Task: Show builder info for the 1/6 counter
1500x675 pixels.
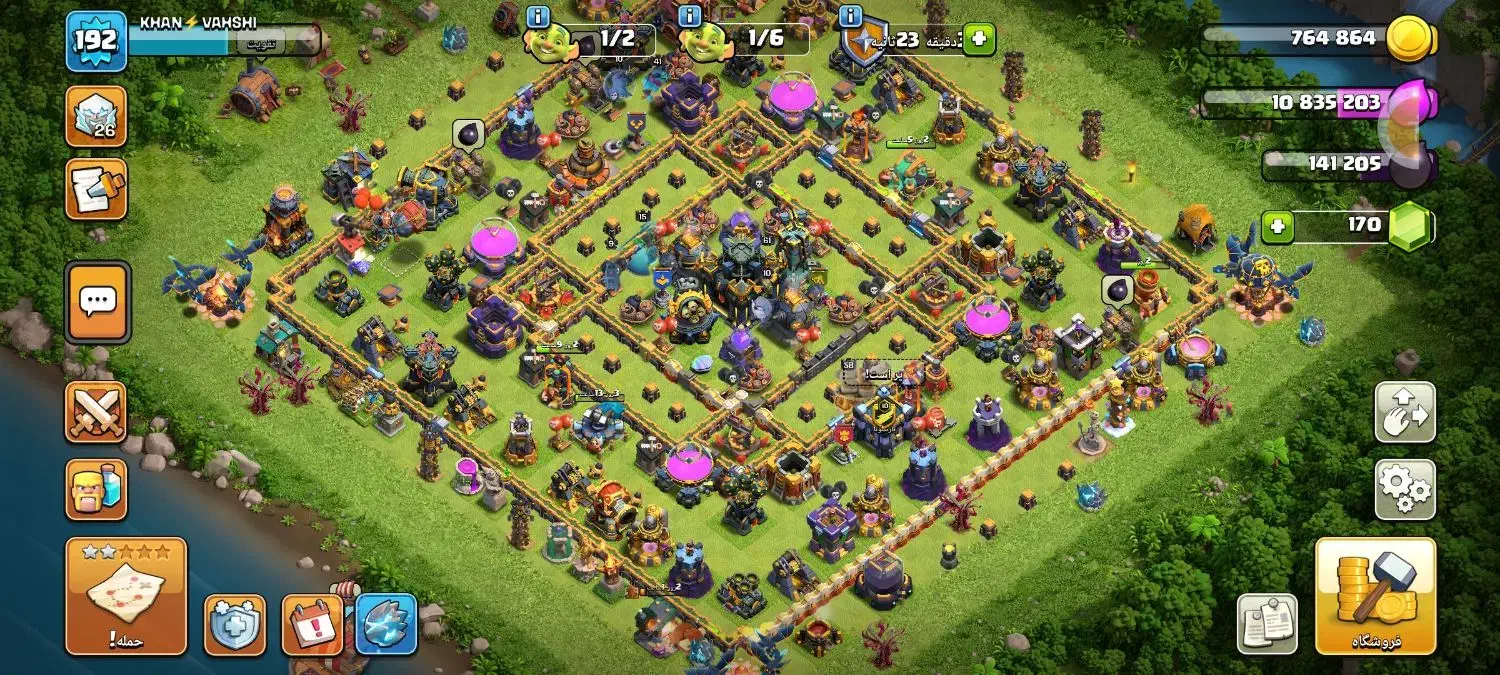Action: tap(690, 16)
